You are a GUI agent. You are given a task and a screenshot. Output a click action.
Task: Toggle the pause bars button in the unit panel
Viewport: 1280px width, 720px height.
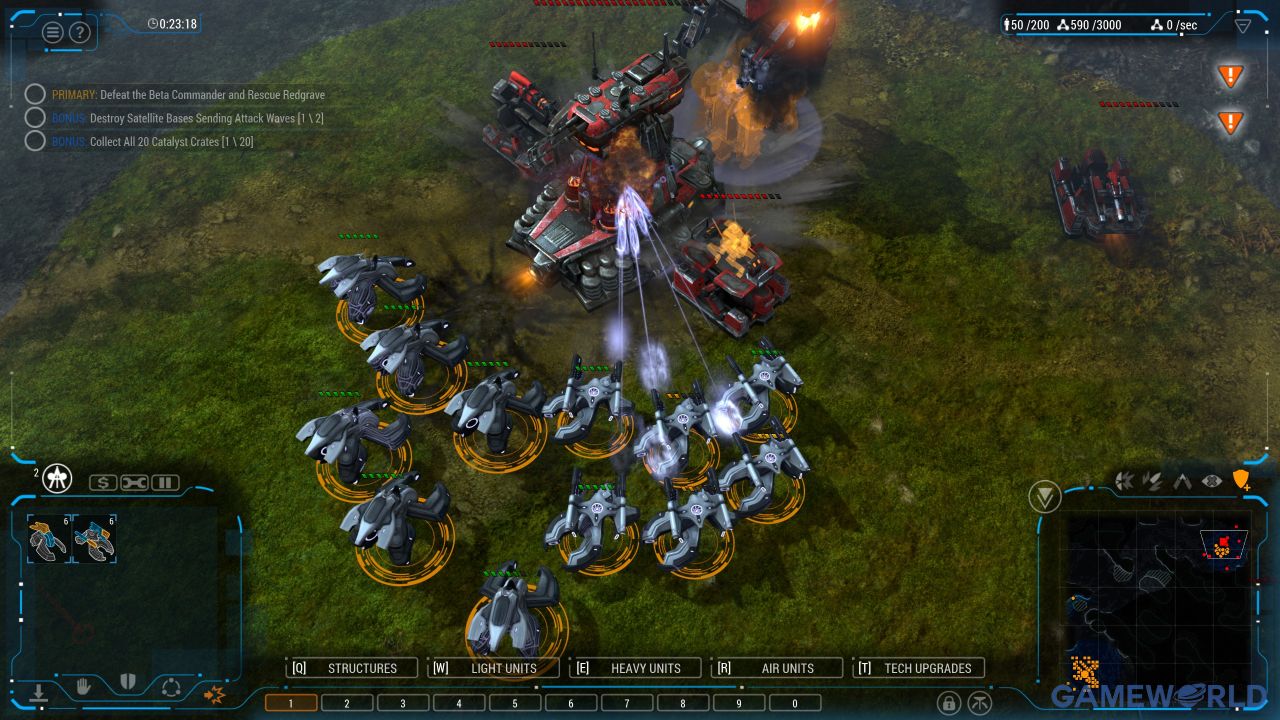[x=165, y=483]
